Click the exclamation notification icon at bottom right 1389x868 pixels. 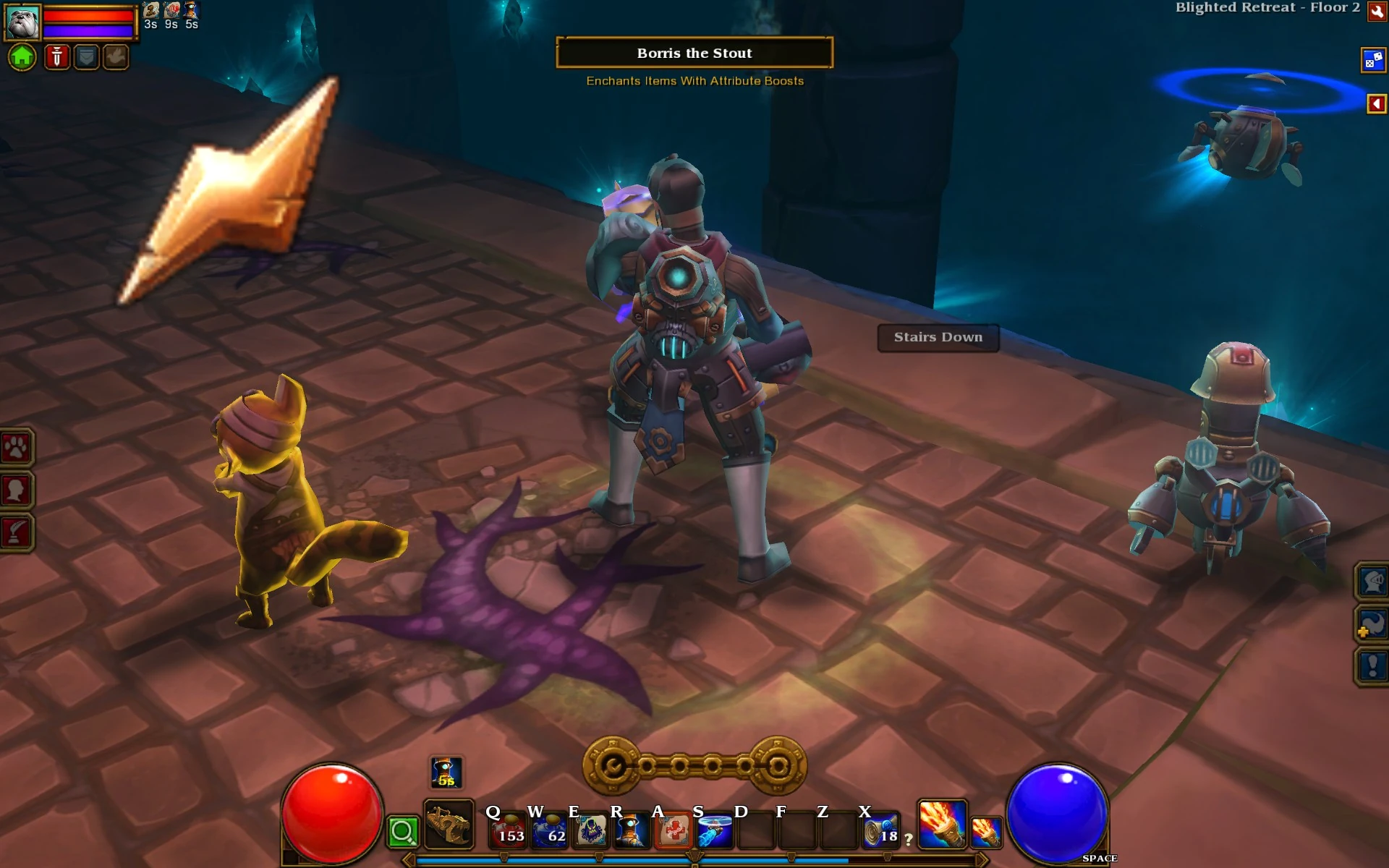pyautogui.click(x=1372, y=665)
